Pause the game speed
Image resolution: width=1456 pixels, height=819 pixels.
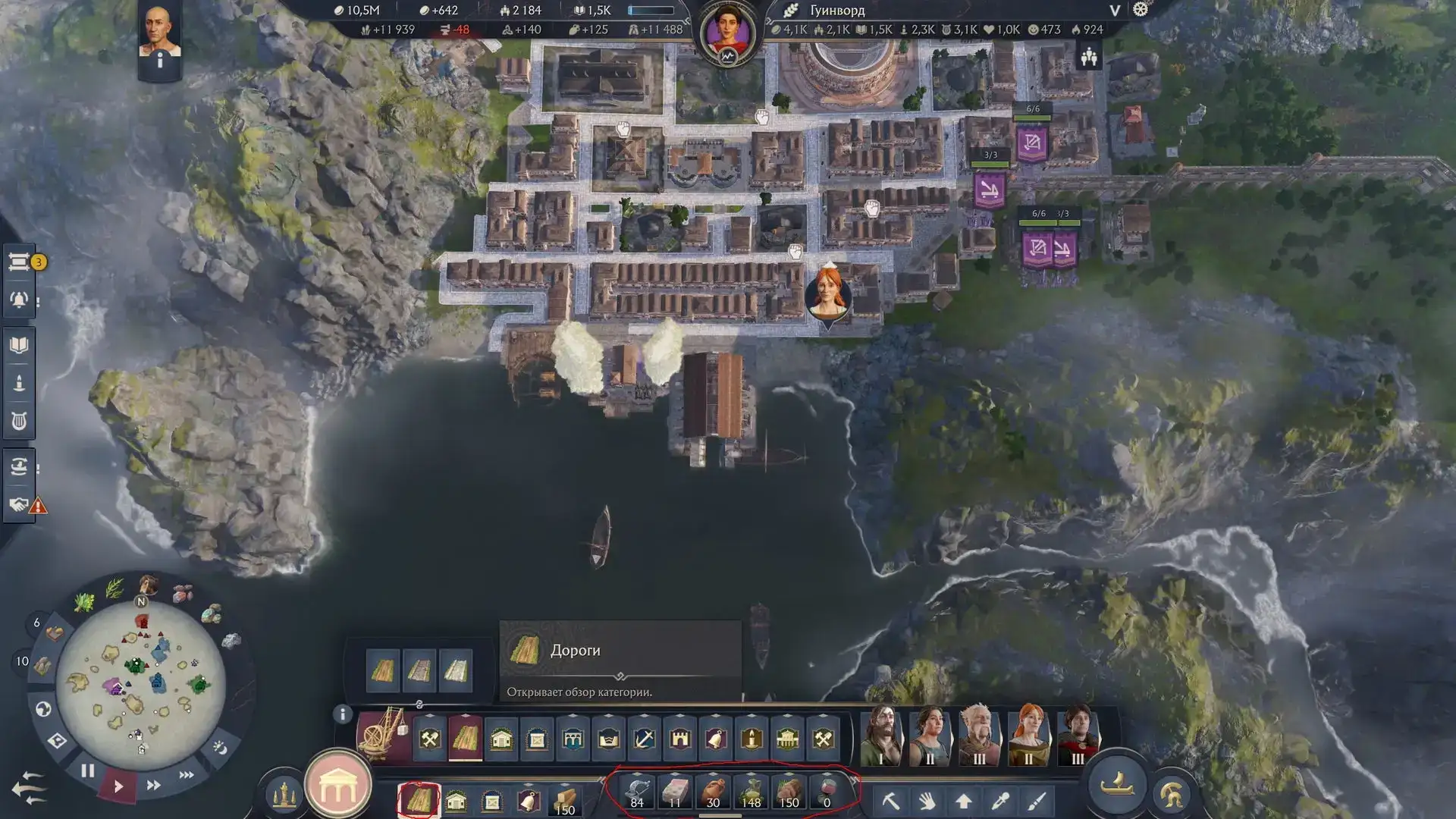[x=88, y=771]
